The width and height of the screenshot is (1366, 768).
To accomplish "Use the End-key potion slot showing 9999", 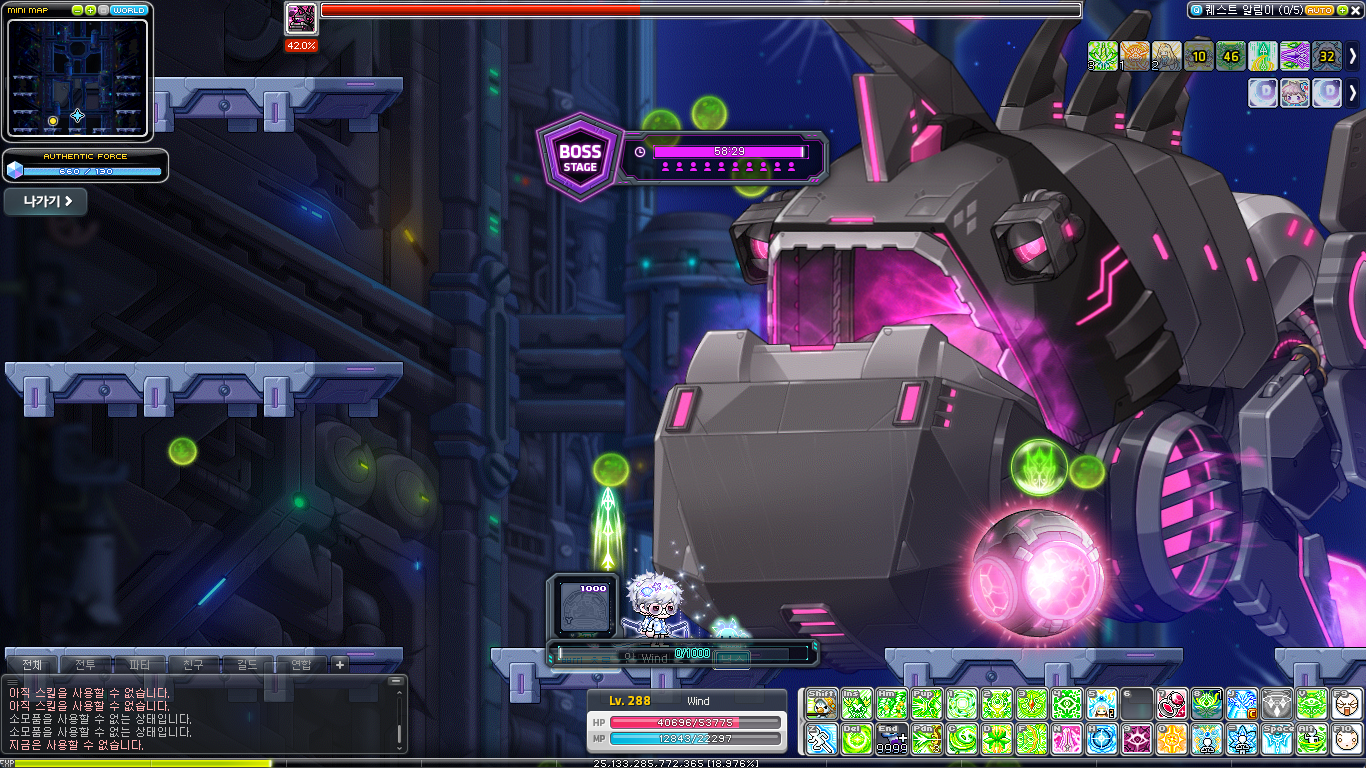I will tap(891, 739).
